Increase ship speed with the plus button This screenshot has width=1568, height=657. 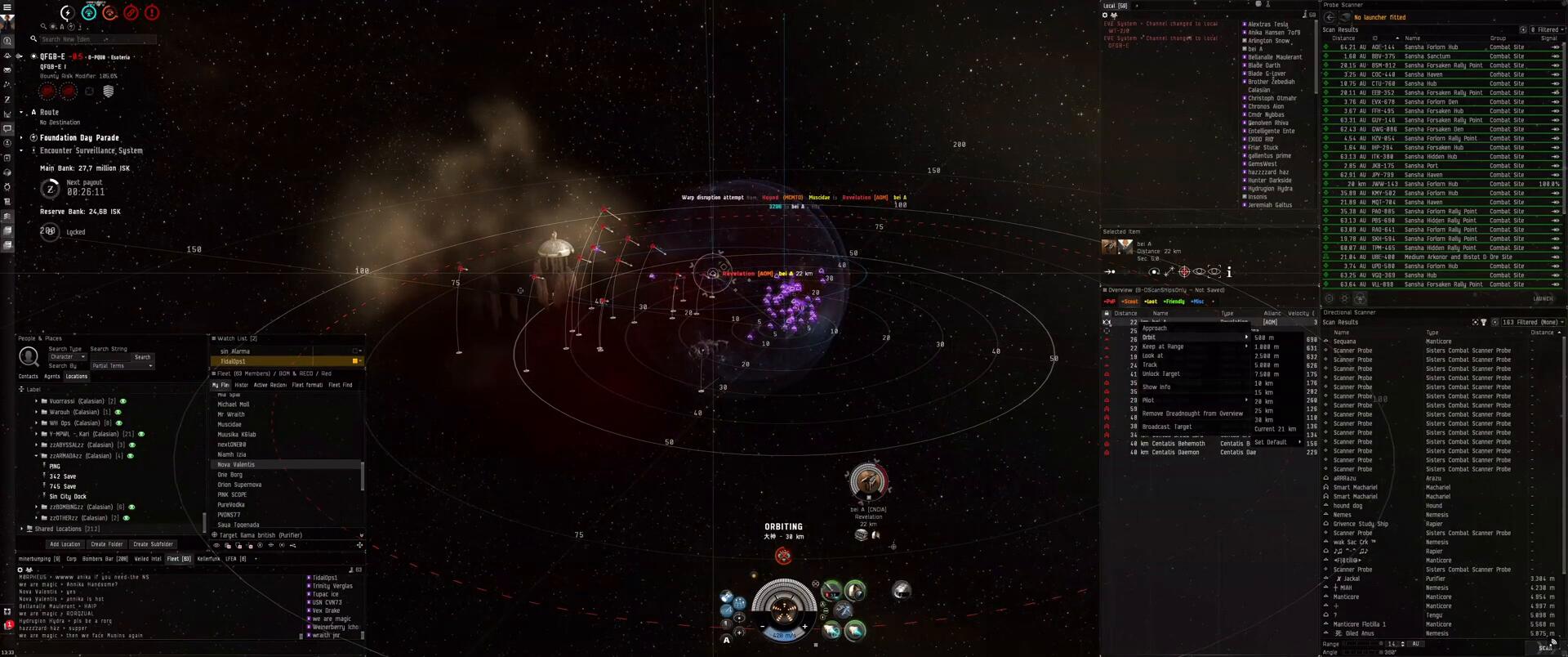click(804, 628)
